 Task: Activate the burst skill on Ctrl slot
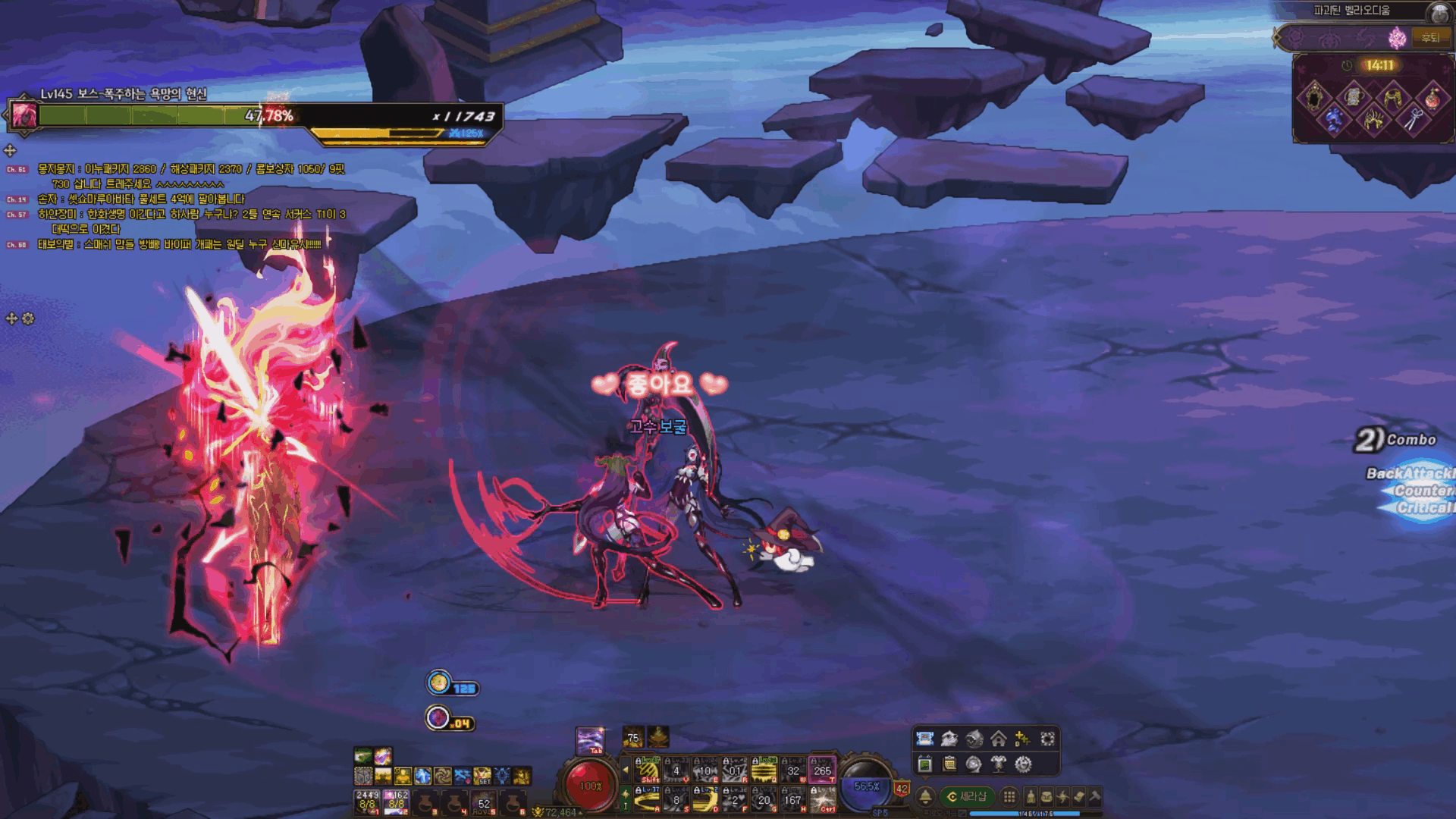pyautogui.click(x=823, y=800)
